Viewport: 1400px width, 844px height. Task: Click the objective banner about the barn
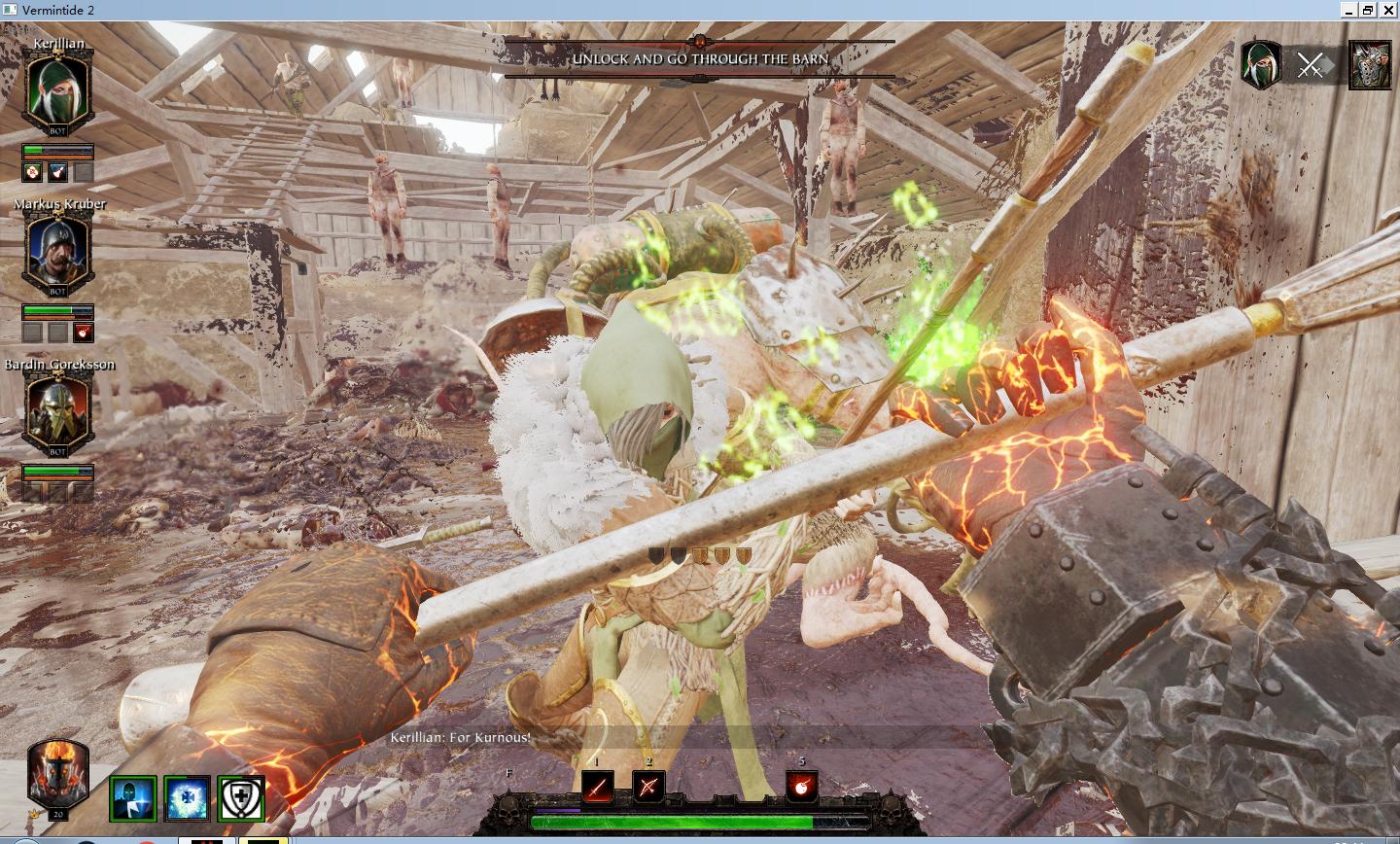[700, 59]
